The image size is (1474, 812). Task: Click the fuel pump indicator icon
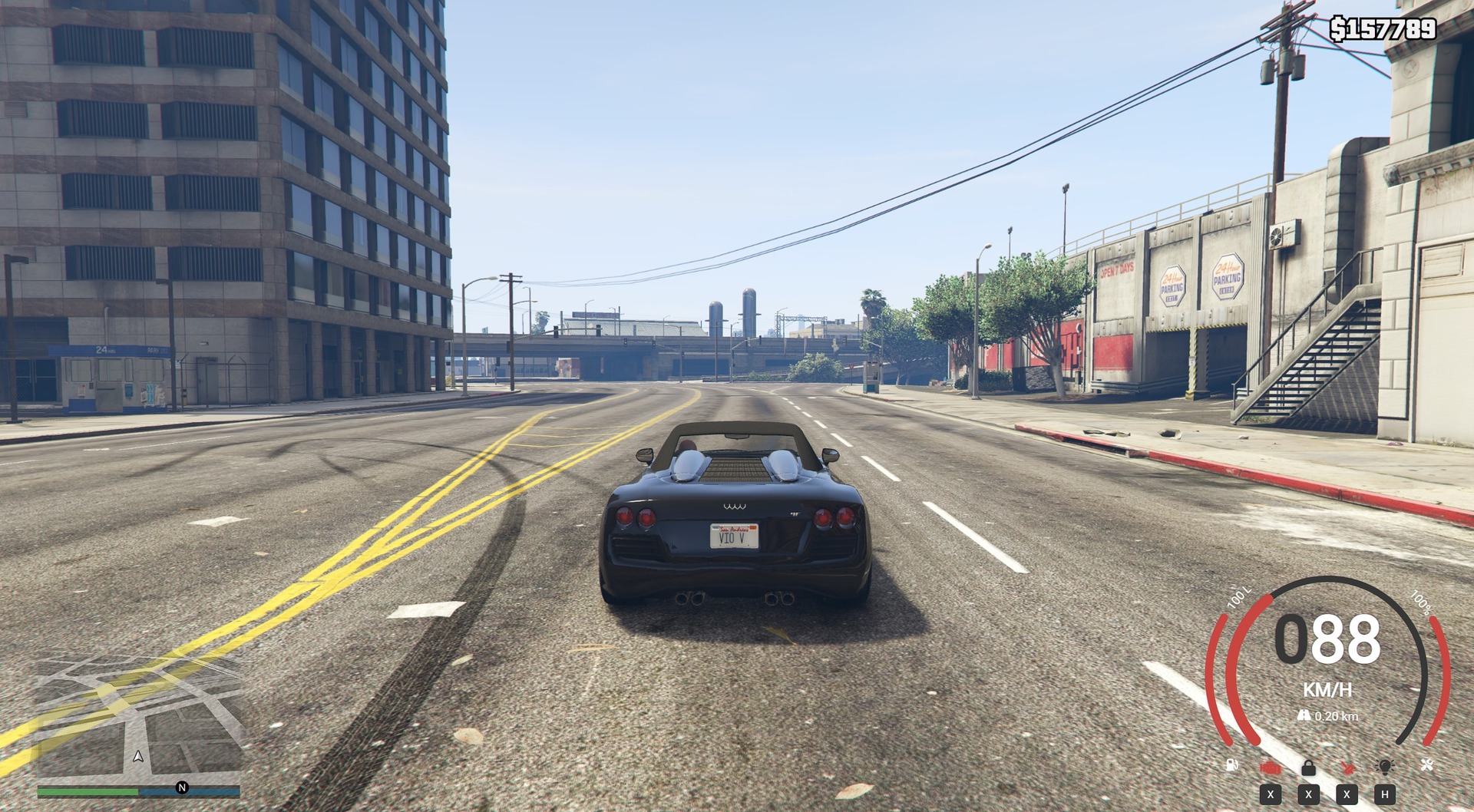pos(1232,765)
